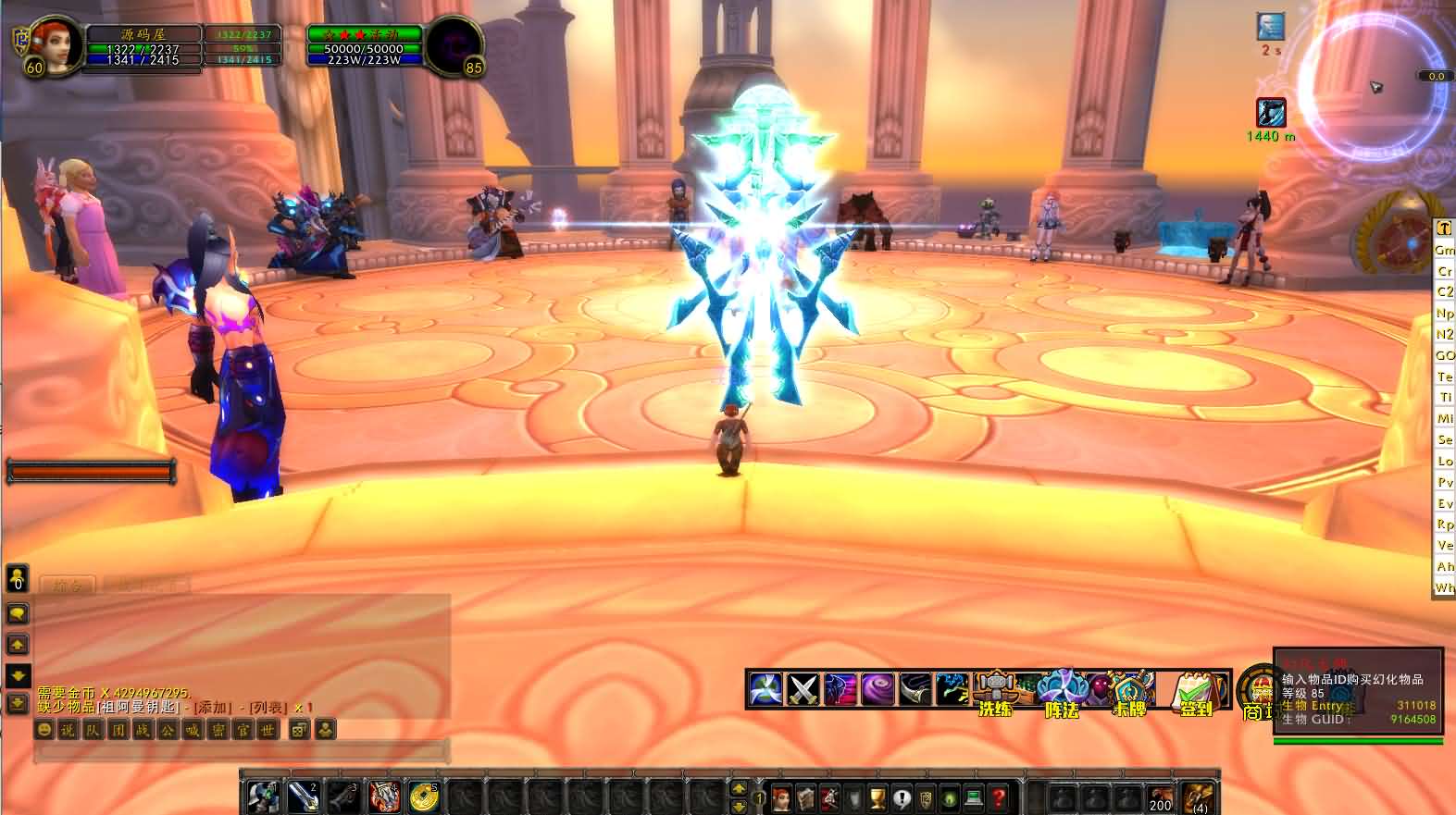Click the 添加 link in chat
The image size is (1456, 815).
tap(210, 707)
